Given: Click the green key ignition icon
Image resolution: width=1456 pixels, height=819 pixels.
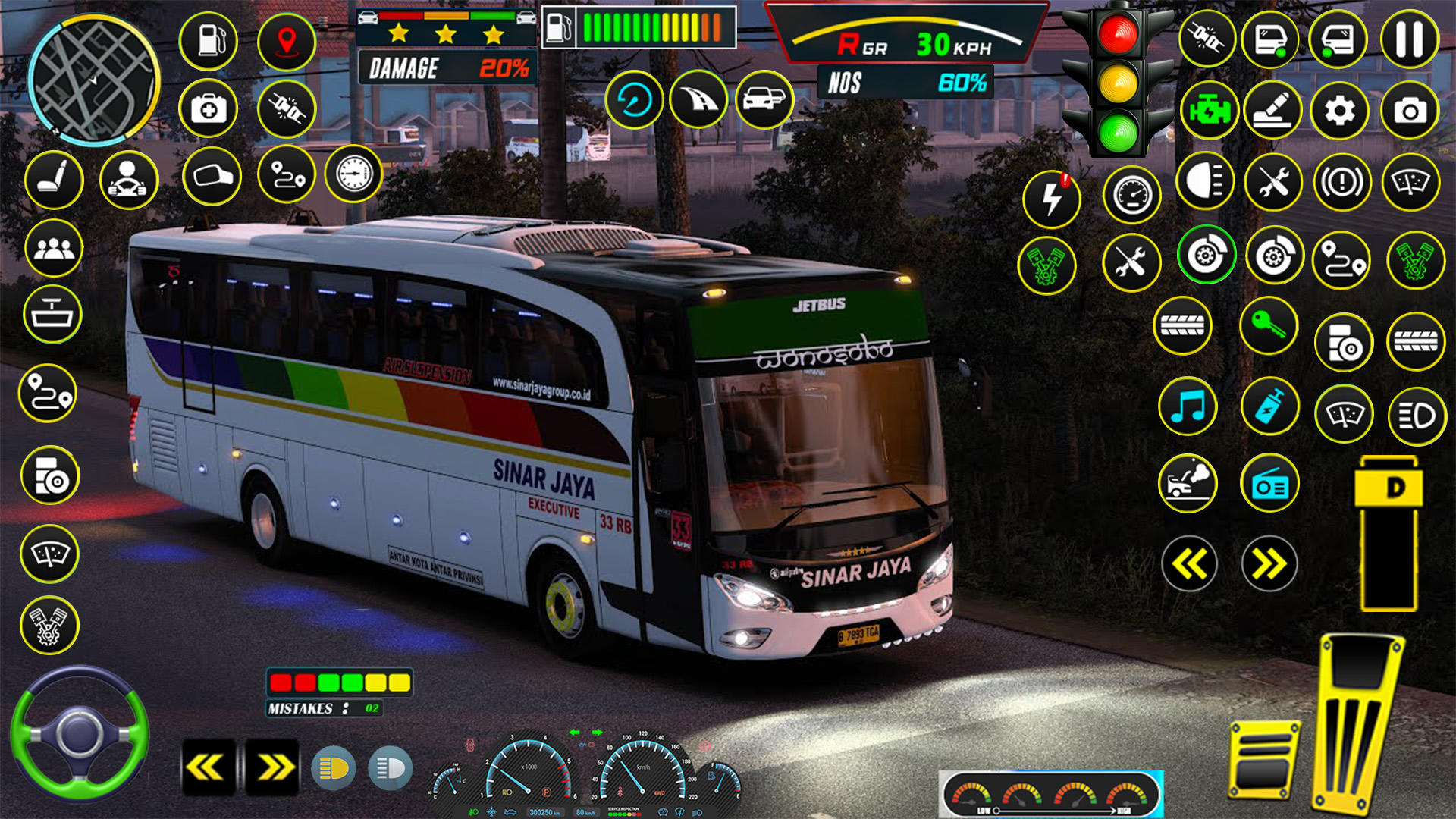Looking at the screenshot, I should tap(1269, 326).
